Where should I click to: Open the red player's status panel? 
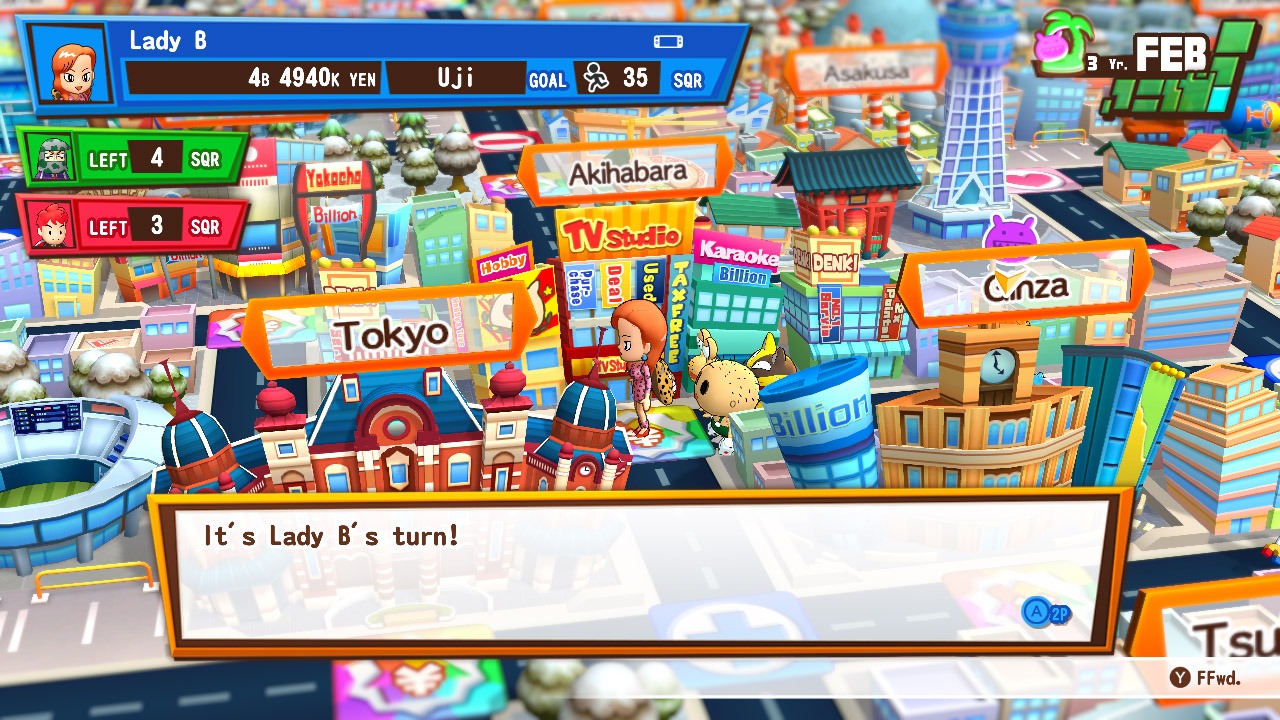click(130, 227)
